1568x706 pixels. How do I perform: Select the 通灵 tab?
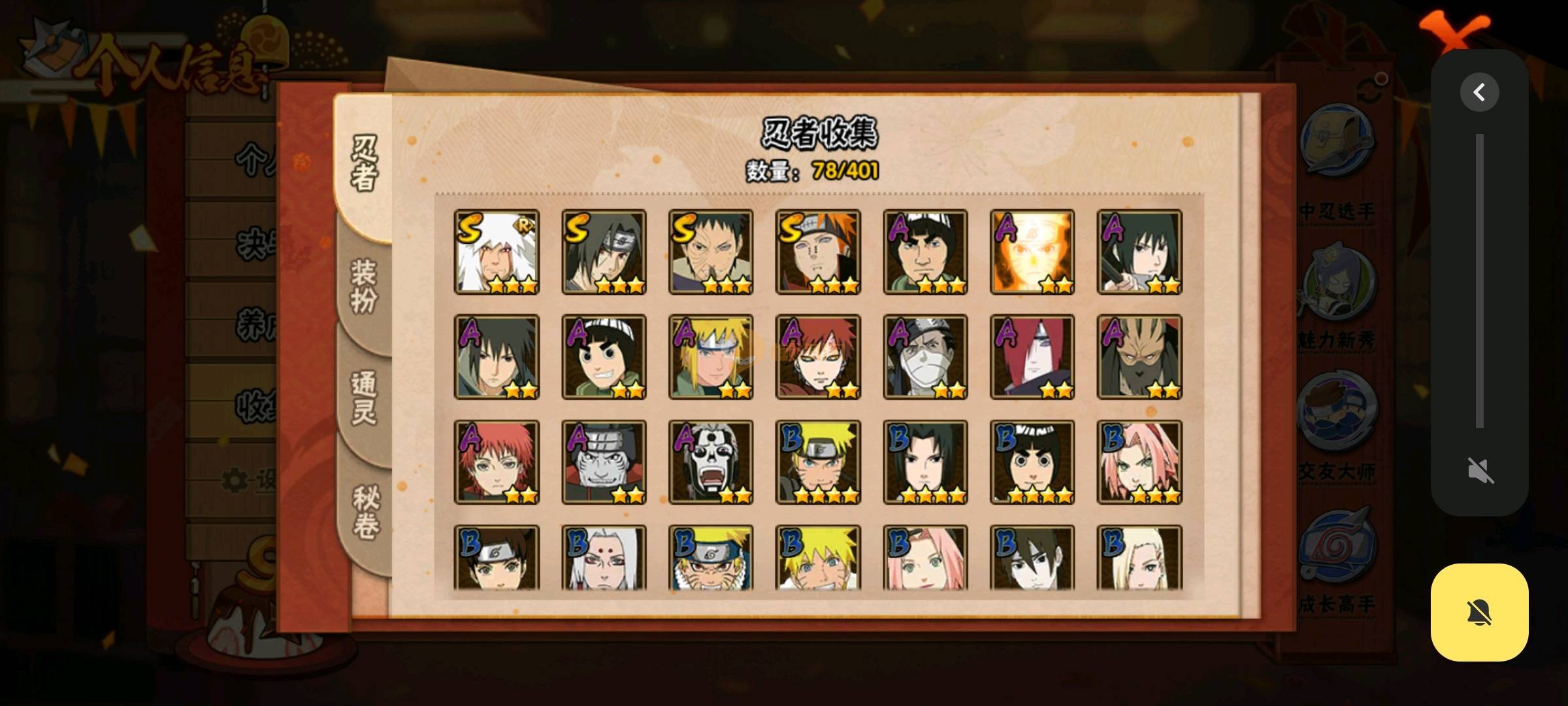(365, 397)
